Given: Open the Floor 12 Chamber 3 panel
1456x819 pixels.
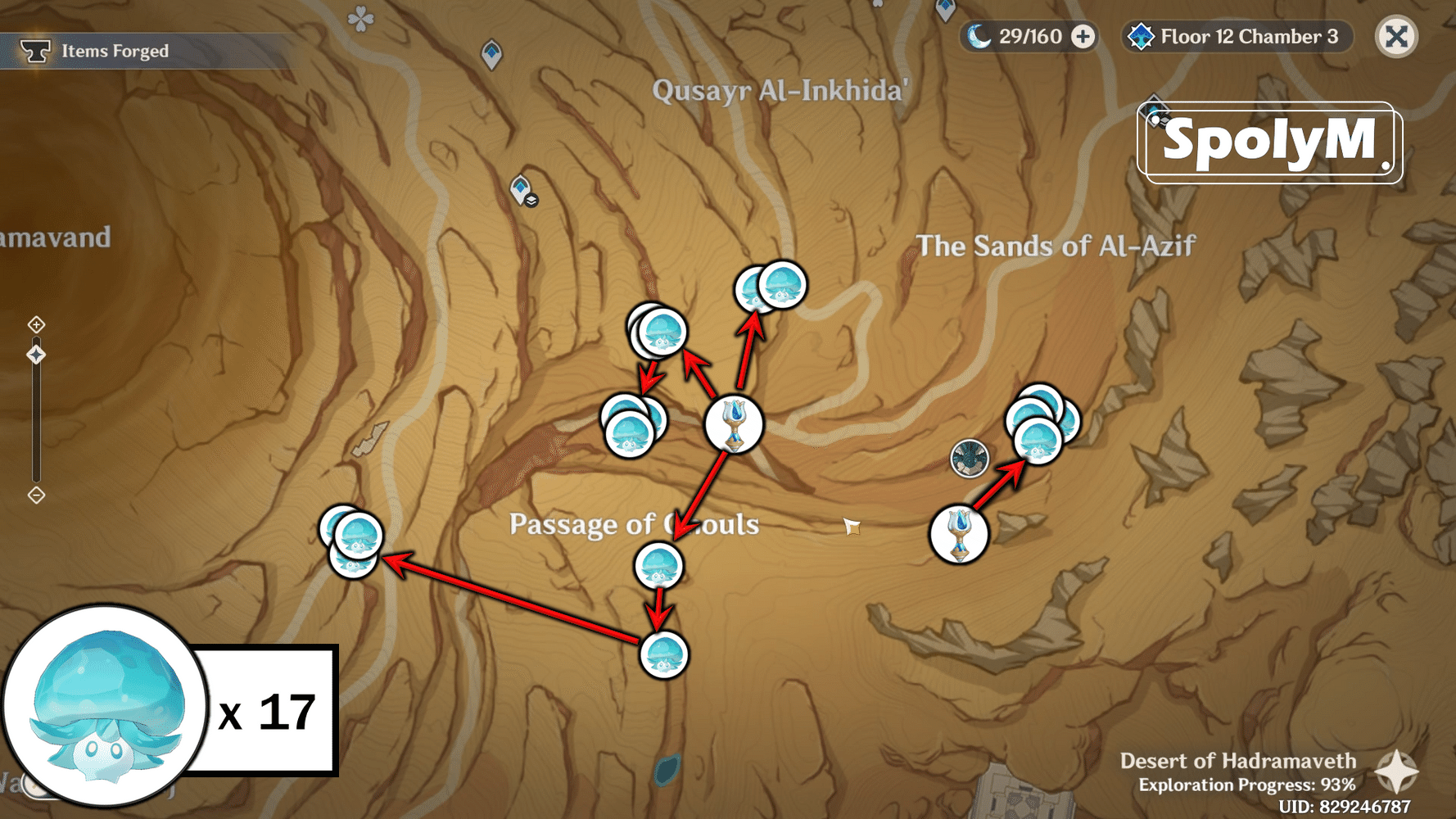Looking at the screenshot, I should pos(1249,36).
